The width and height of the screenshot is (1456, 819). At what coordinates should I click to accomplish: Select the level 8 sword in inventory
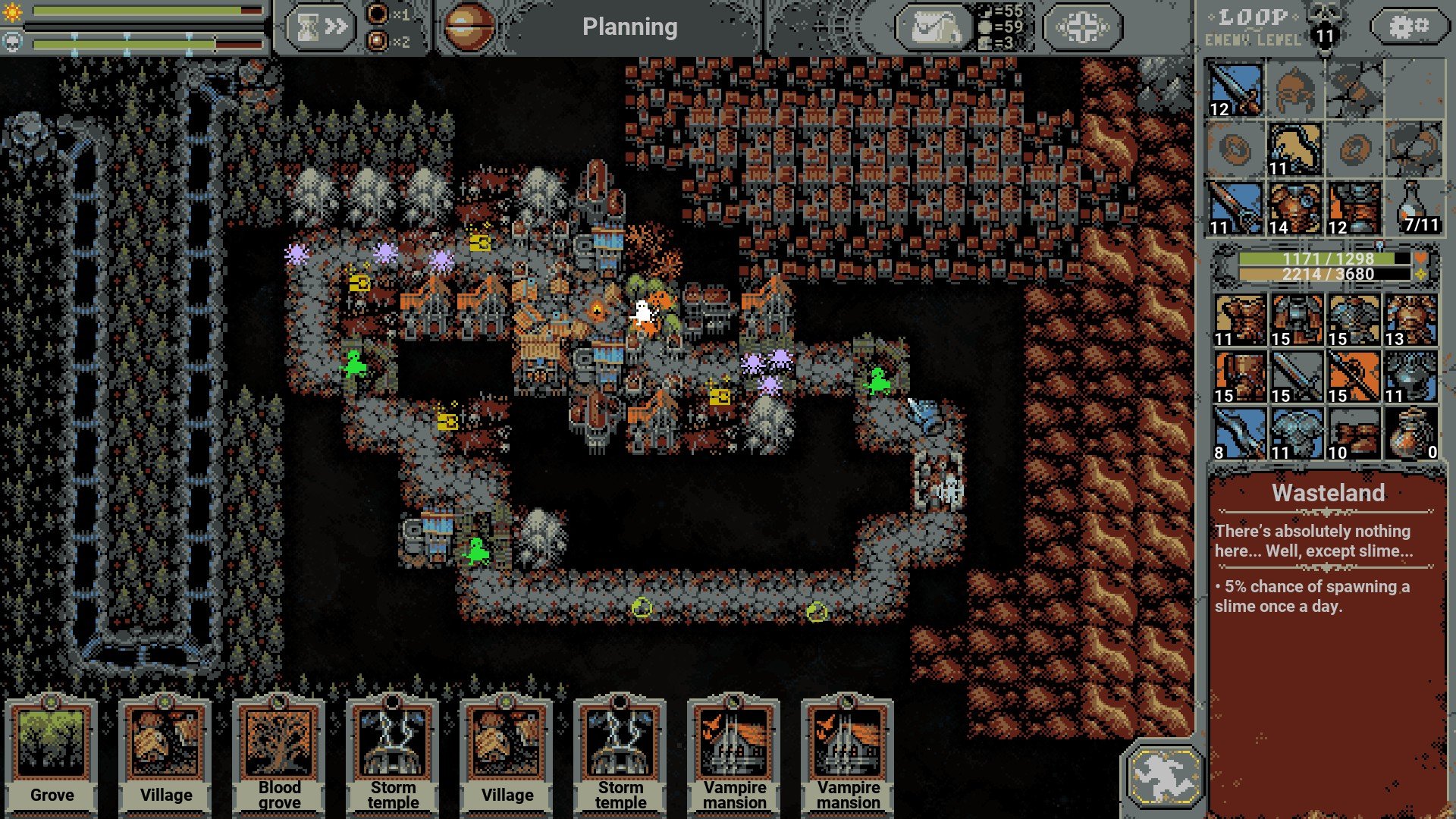(1239, 434)
